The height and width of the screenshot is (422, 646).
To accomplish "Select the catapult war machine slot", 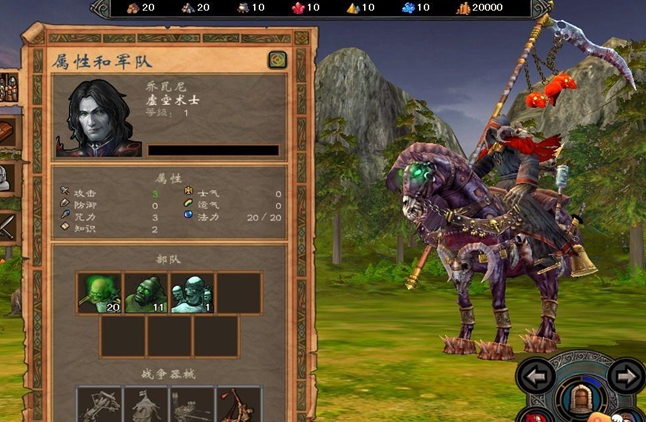I will tap(239, 405).
